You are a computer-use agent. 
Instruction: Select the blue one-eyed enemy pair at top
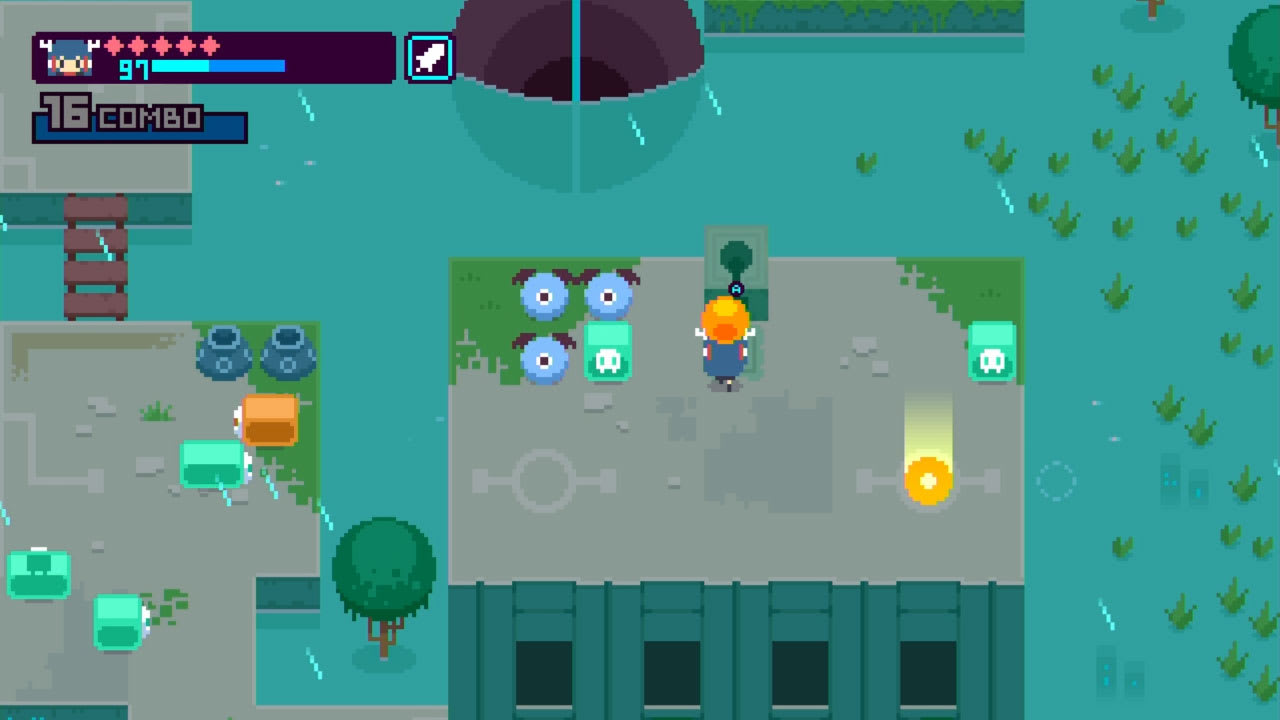[x=575, y=295]
